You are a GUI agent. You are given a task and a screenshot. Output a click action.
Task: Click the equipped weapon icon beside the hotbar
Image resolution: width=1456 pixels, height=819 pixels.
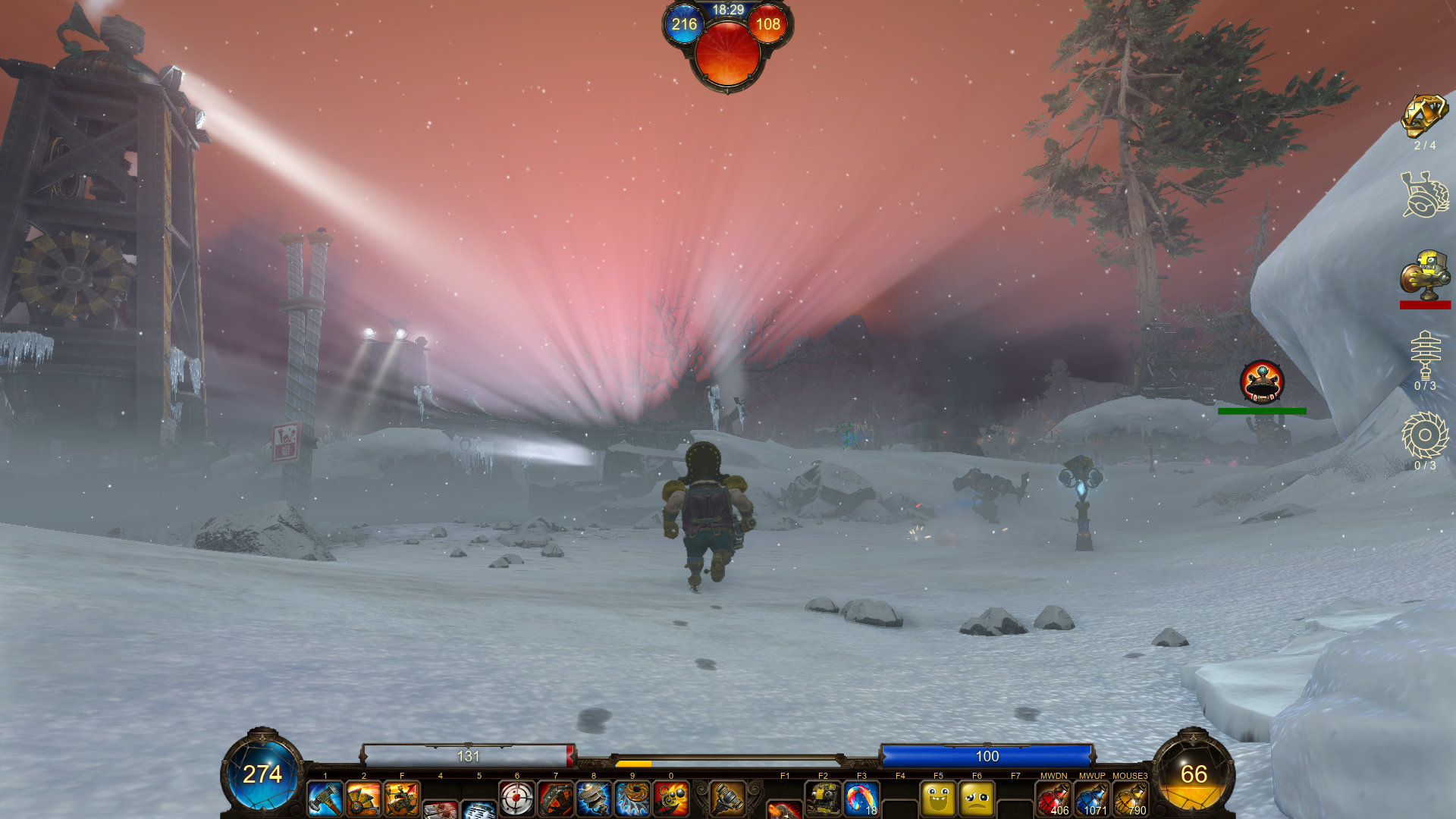727,798
